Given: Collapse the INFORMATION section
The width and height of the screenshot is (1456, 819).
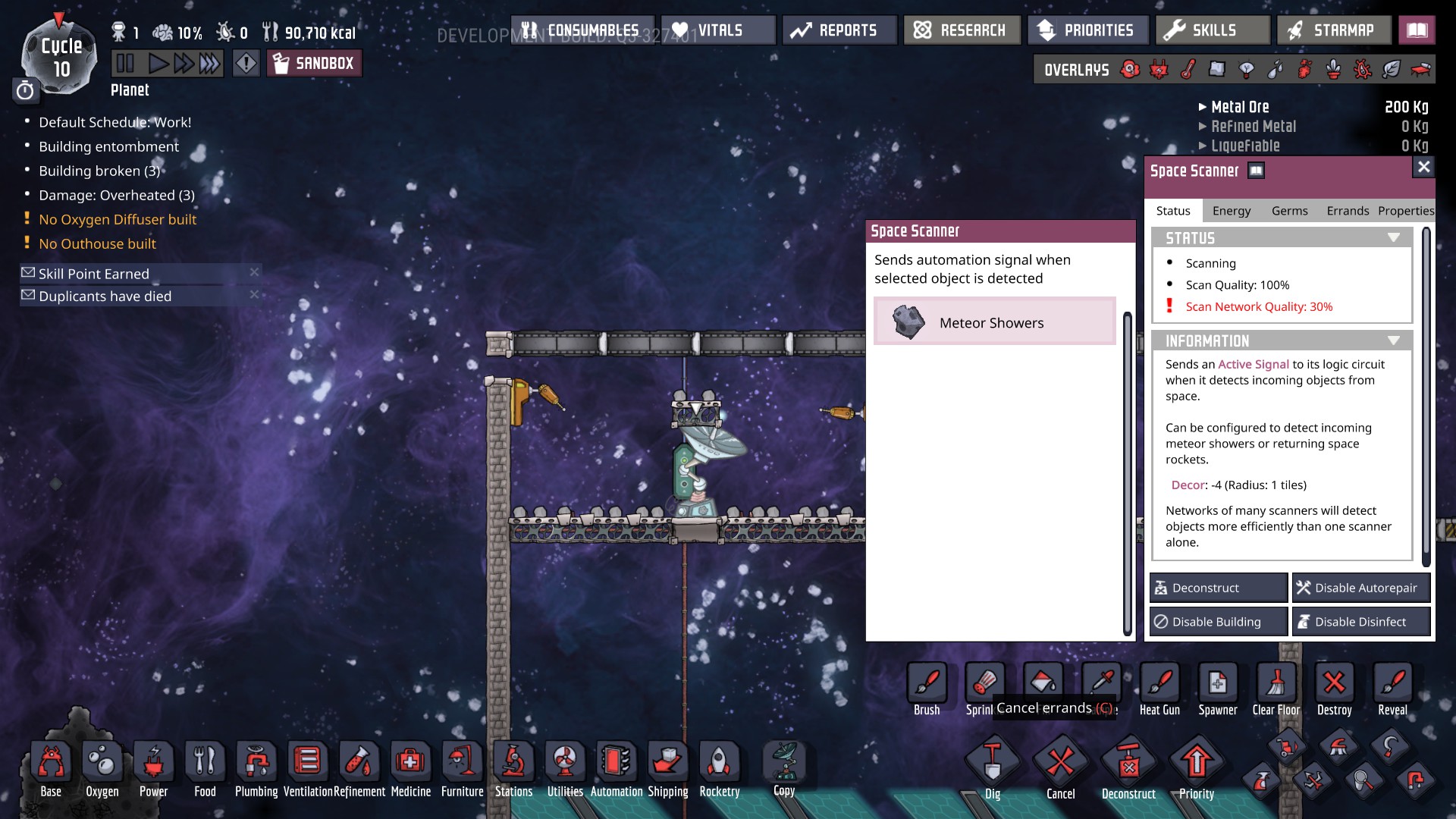Looking at the screenshot, I should 1393,340.
